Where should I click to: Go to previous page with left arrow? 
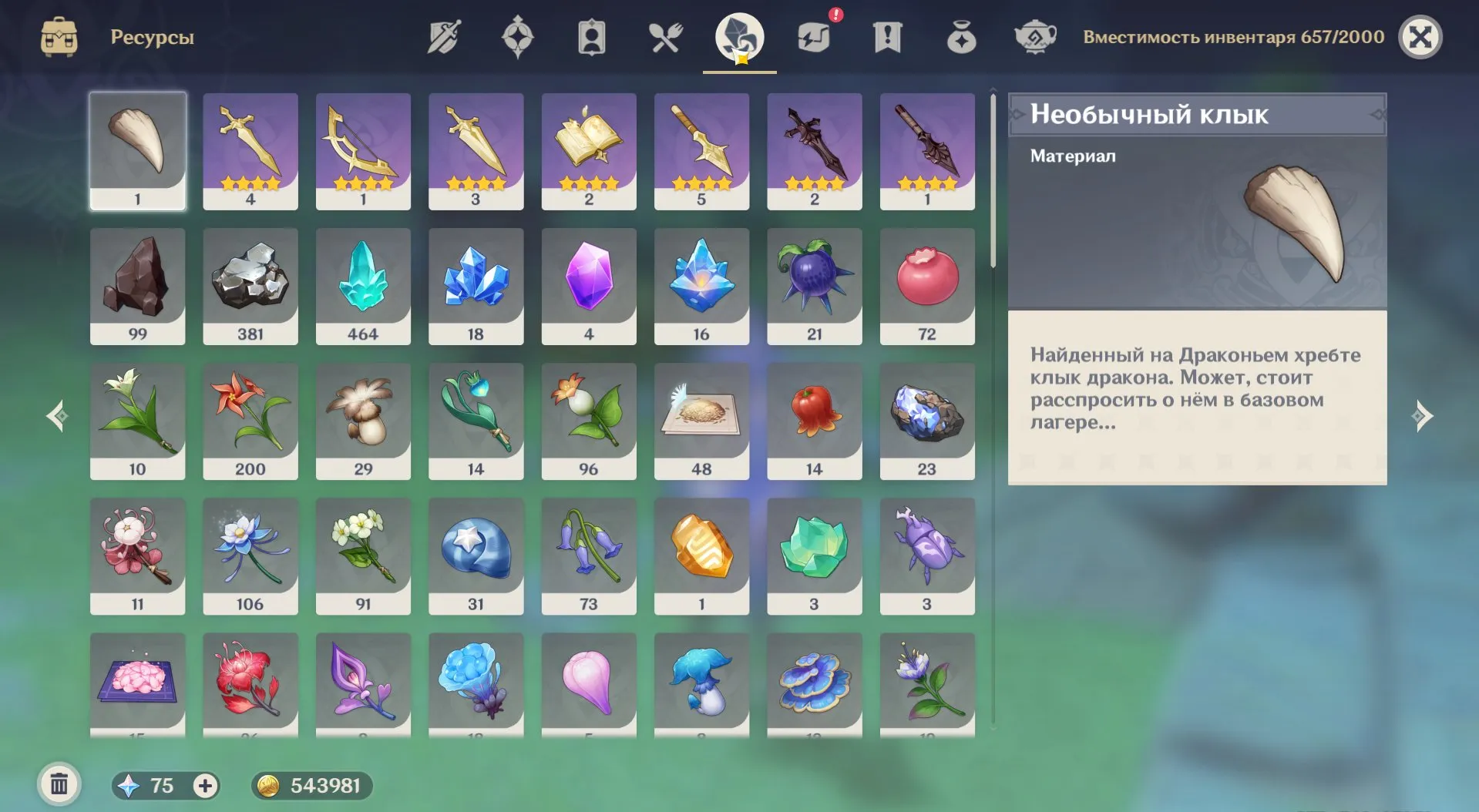(x=56, y=416)
